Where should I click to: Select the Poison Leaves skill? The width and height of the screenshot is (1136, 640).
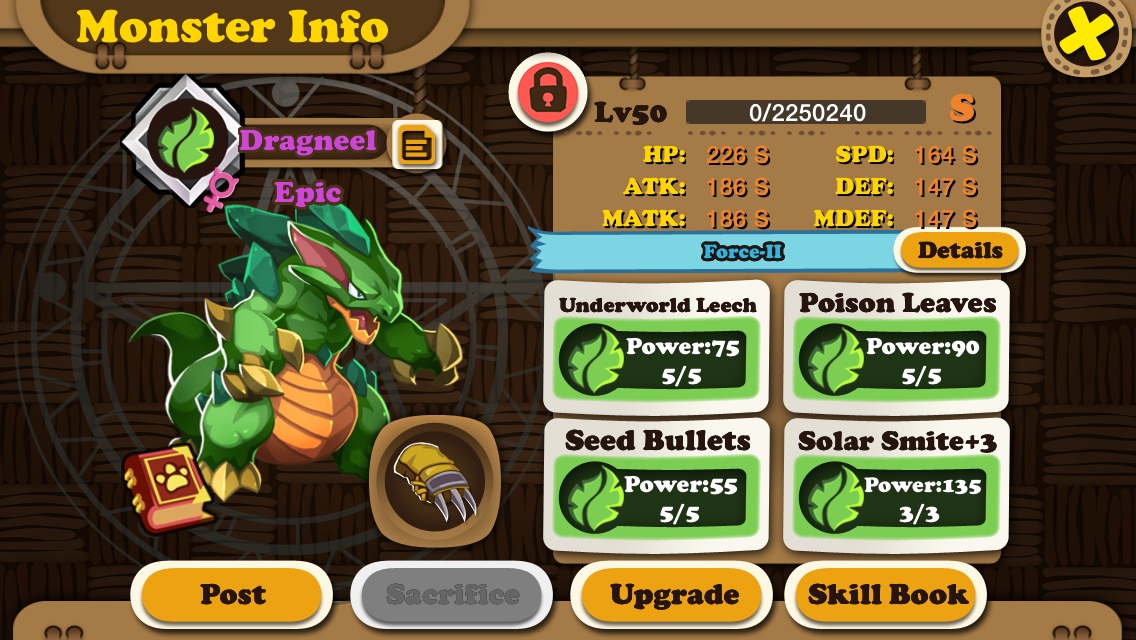click(x=896, y=346)
